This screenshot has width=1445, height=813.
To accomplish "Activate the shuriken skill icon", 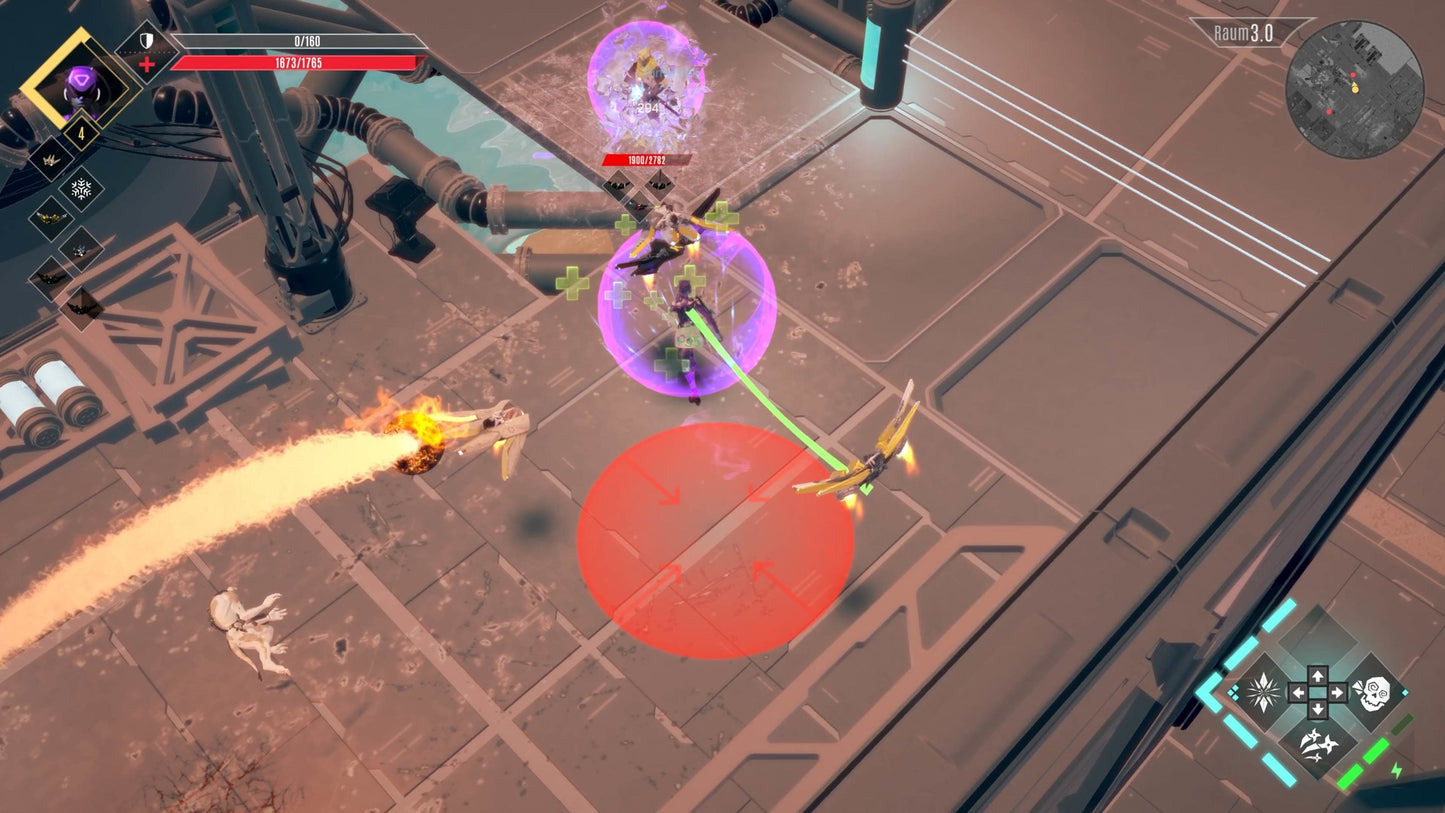I will click(1318, 746).
